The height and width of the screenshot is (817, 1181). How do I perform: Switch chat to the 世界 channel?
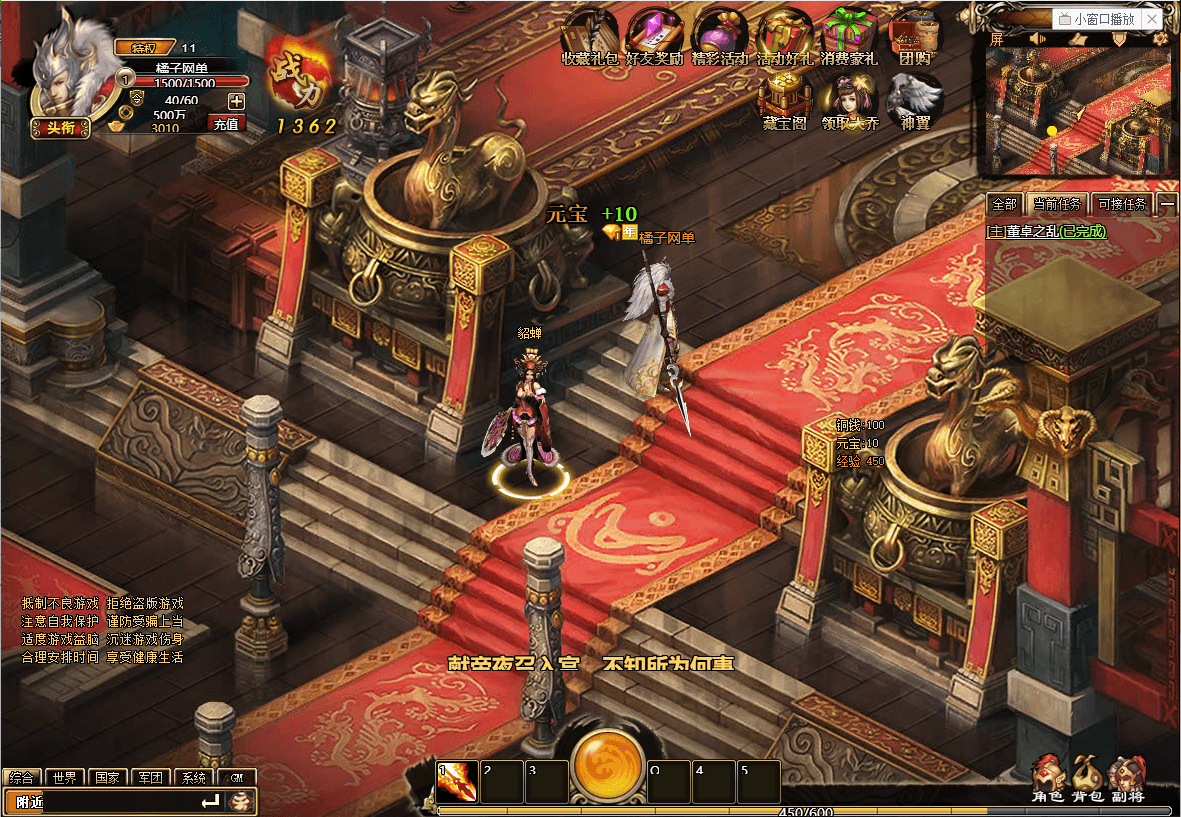click(x=65, y=777)
